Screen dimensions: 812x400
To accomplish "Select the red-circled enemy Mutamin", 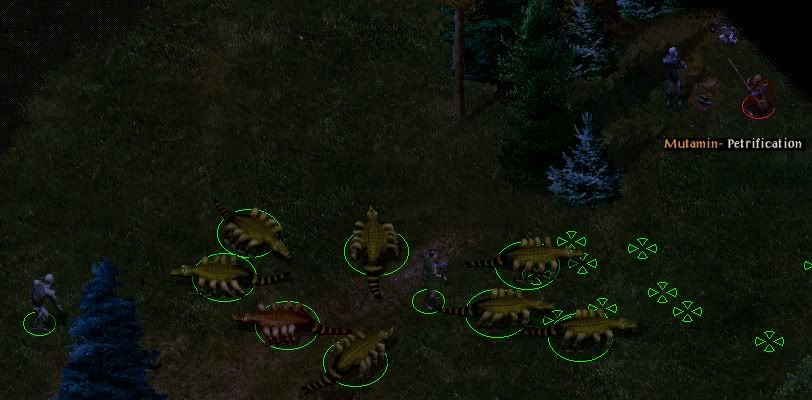I will coord(758,94).
